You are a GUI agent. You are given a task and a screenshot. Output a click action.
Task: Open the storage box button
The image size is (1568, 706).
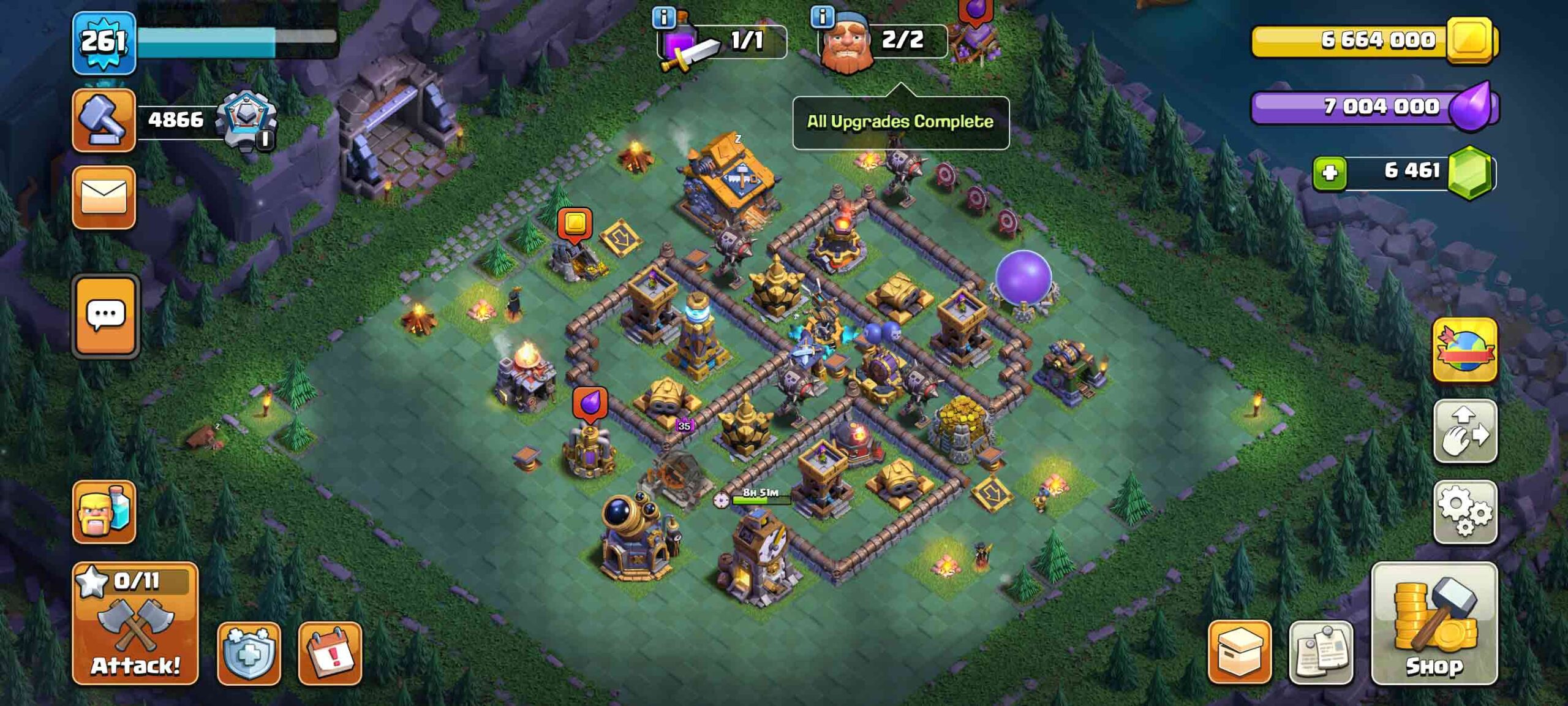point(1239,651)
